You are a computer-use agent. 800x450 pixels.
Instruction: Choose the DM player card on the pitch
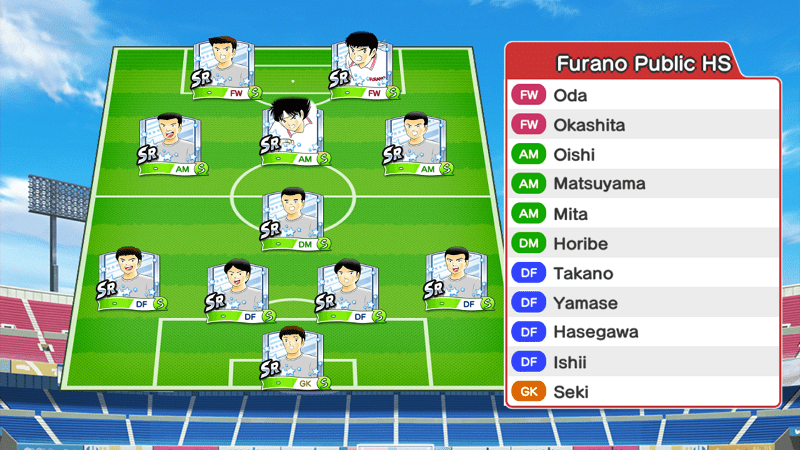[294, 219]
